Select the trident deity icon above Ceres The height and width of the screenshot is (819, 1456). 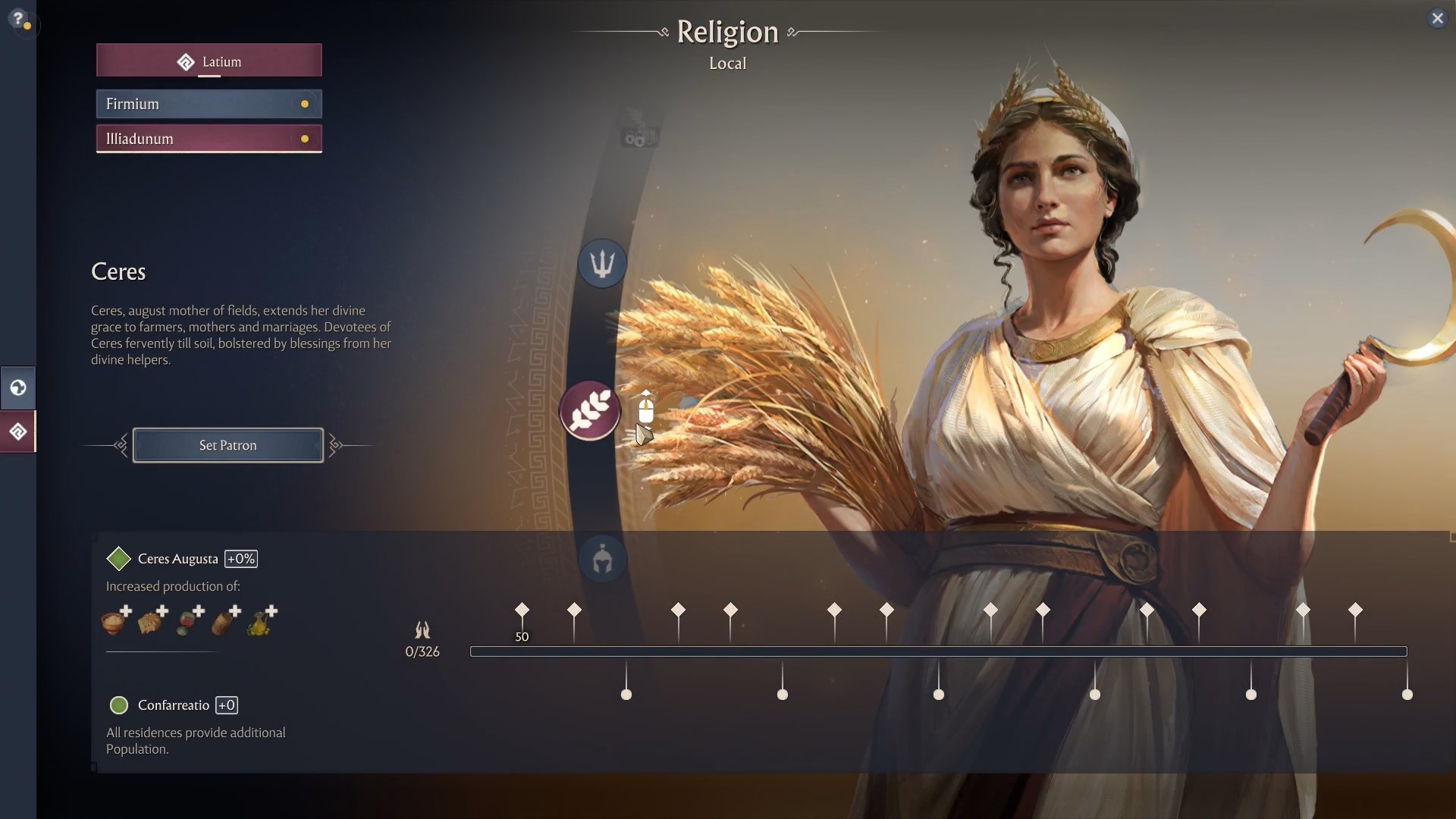(601, 263)
